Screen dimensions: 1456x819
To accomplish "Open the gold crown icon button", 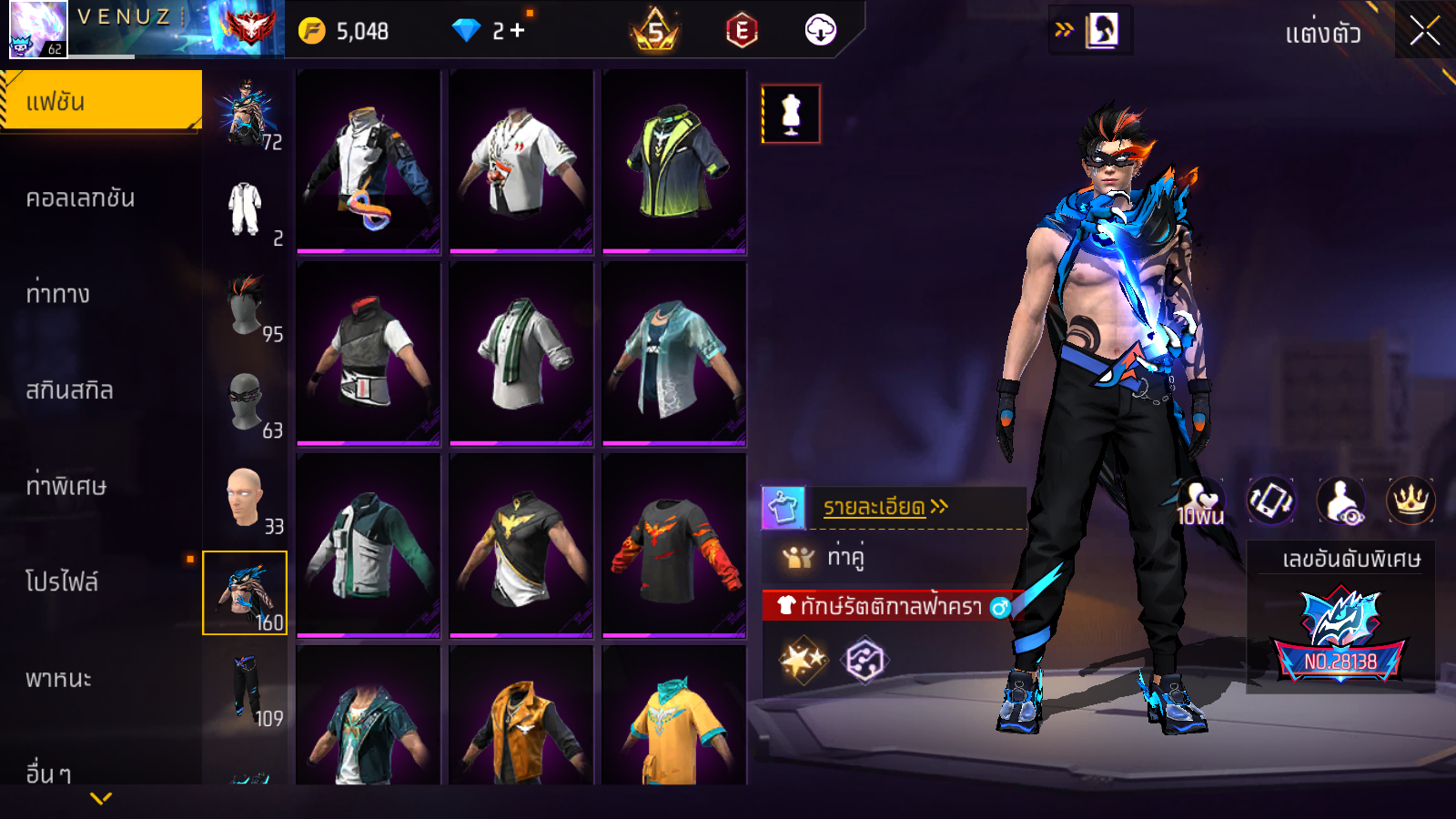I will click(x=1410, y=500).
